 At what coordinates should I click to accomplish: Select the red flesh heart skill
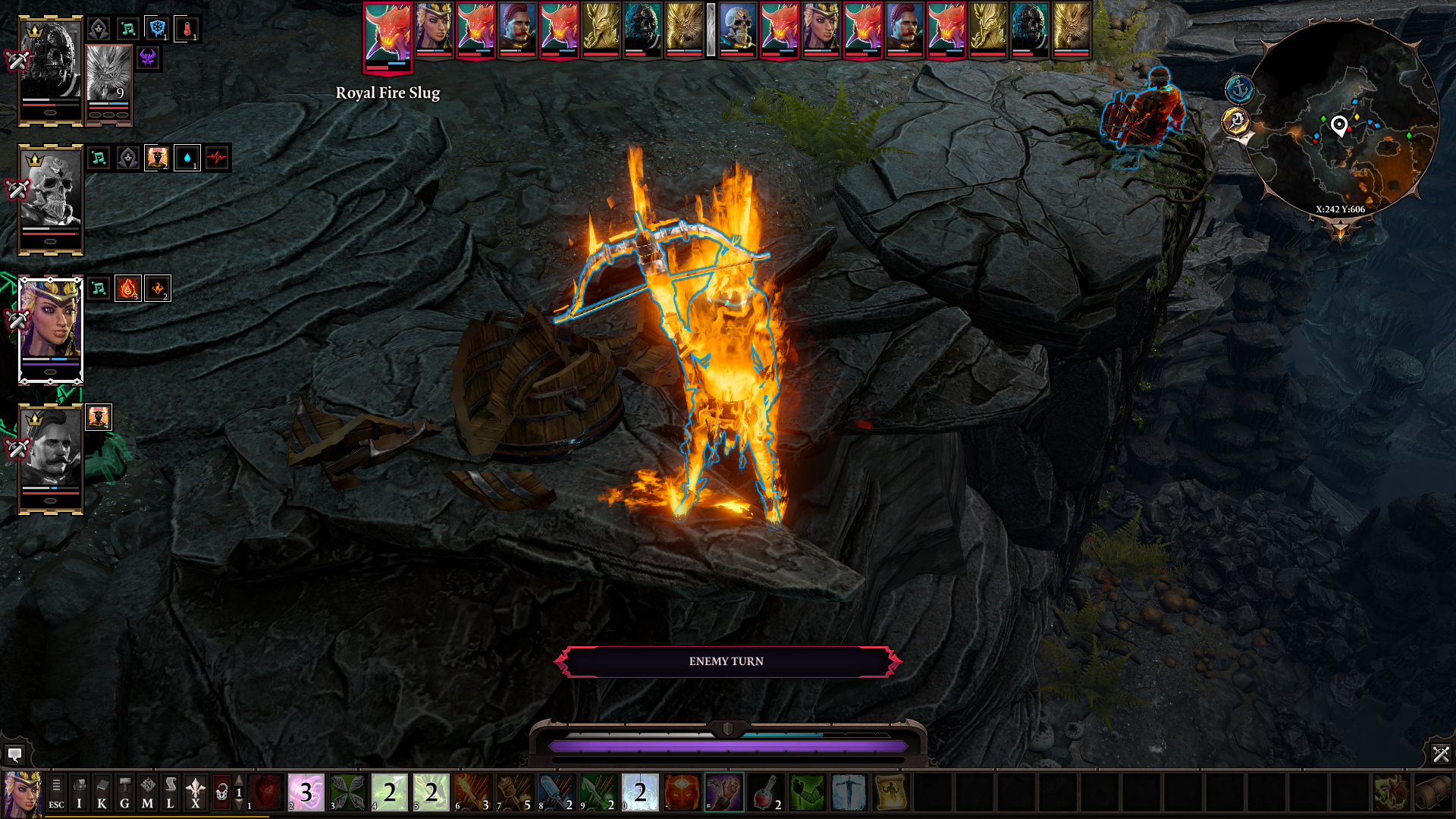point(265,792)
